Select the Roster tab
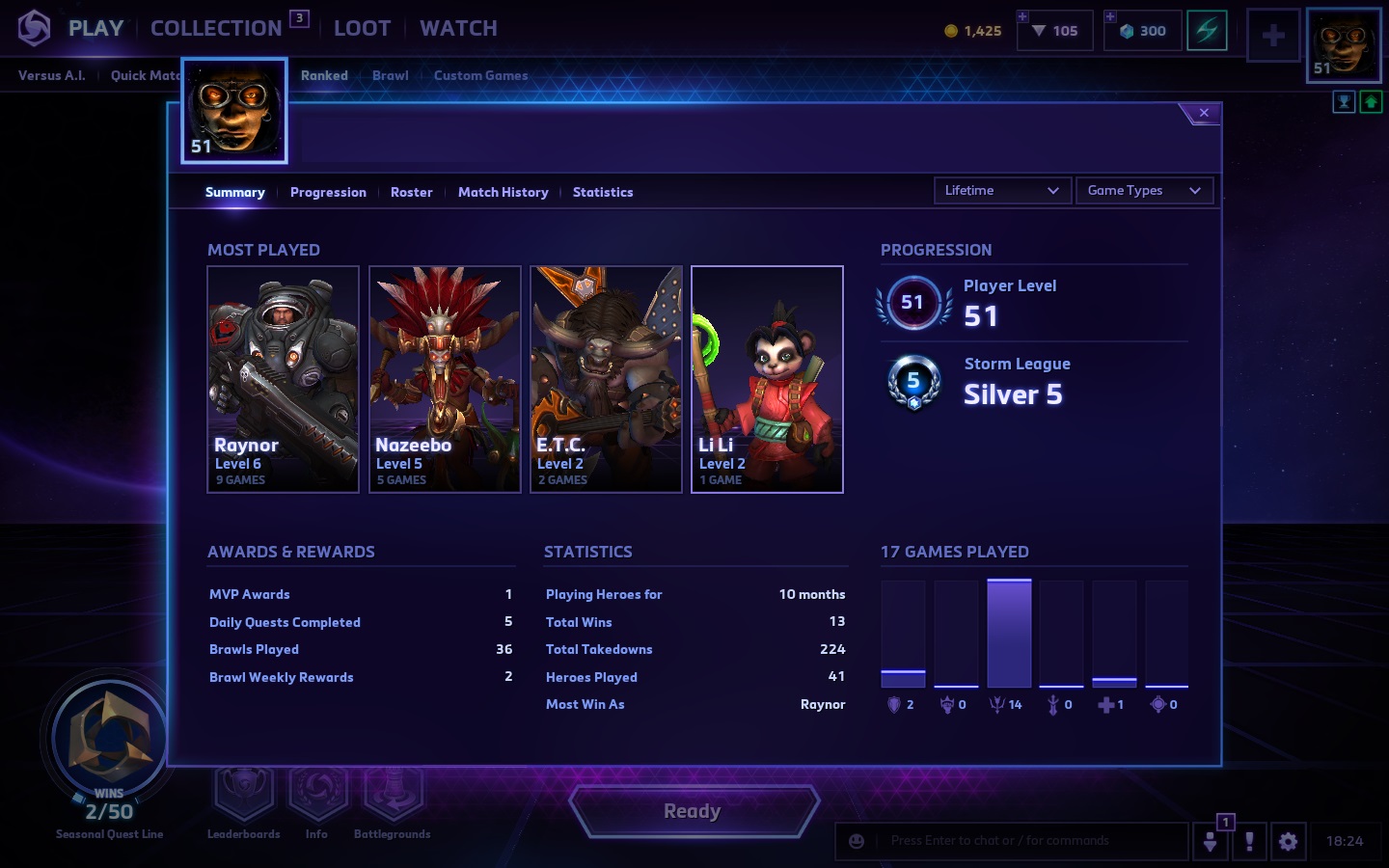Image resolution: width=1389 pixels, height=868 pixels. tap(411, 192)
